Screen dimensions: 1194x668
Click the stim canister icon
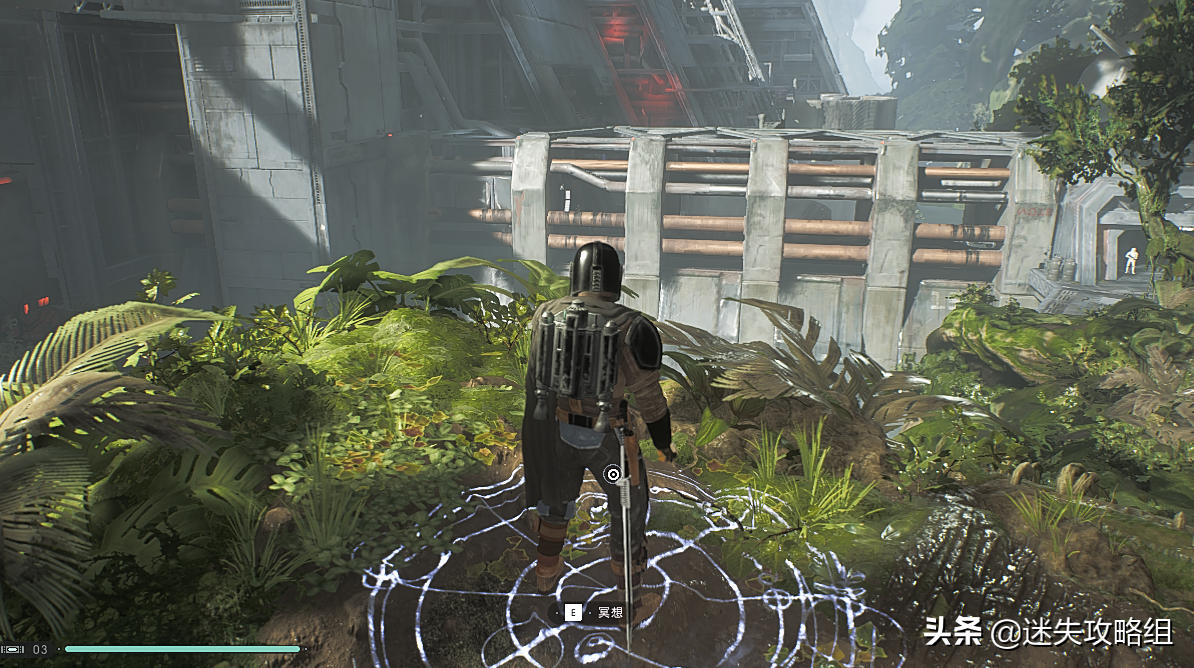point(14,649)
